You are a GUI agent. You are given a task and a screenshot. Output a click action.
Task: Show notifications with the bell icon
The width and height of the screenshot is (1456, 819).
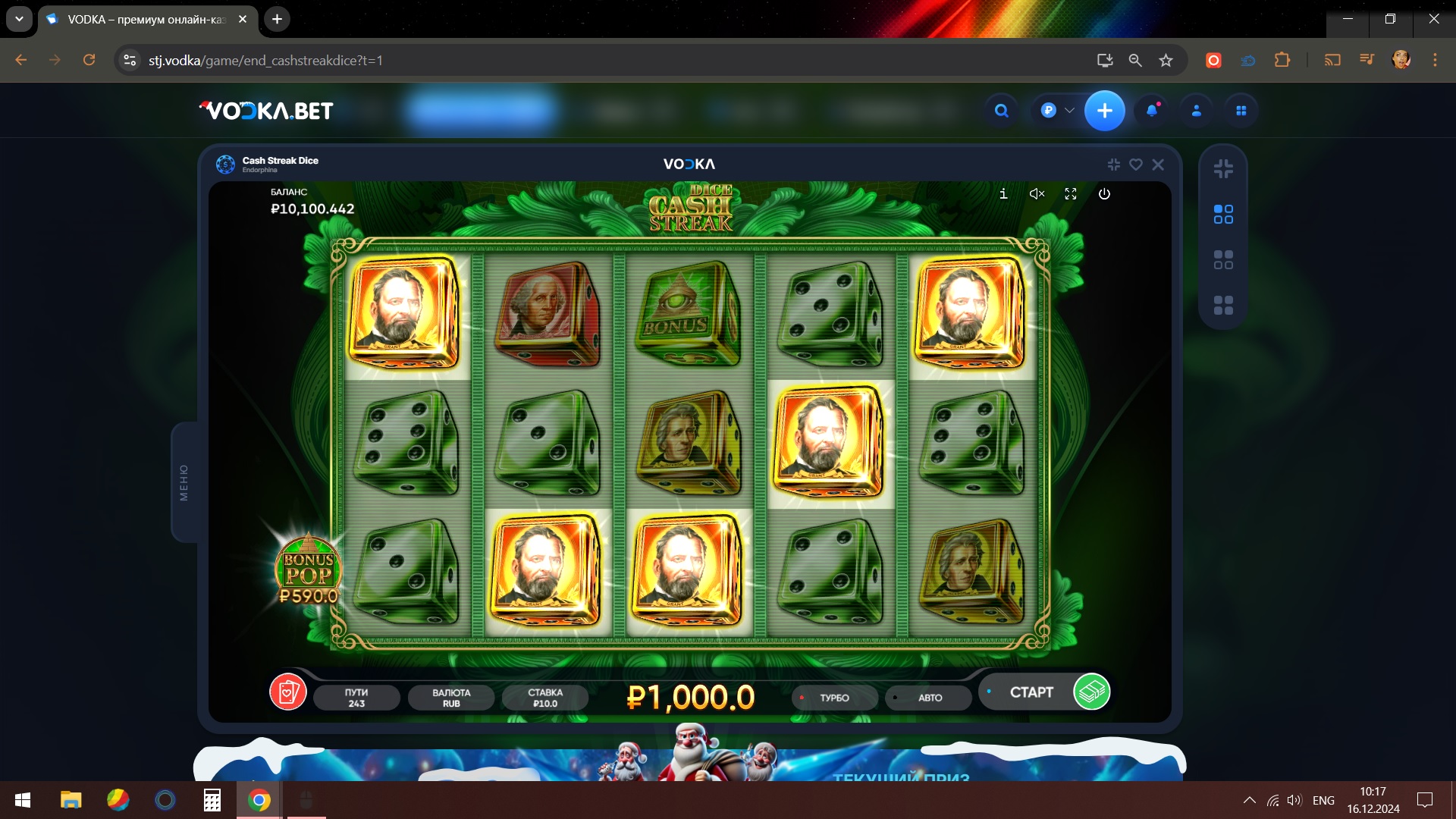pyautogui.click(x=1152, y=111)
